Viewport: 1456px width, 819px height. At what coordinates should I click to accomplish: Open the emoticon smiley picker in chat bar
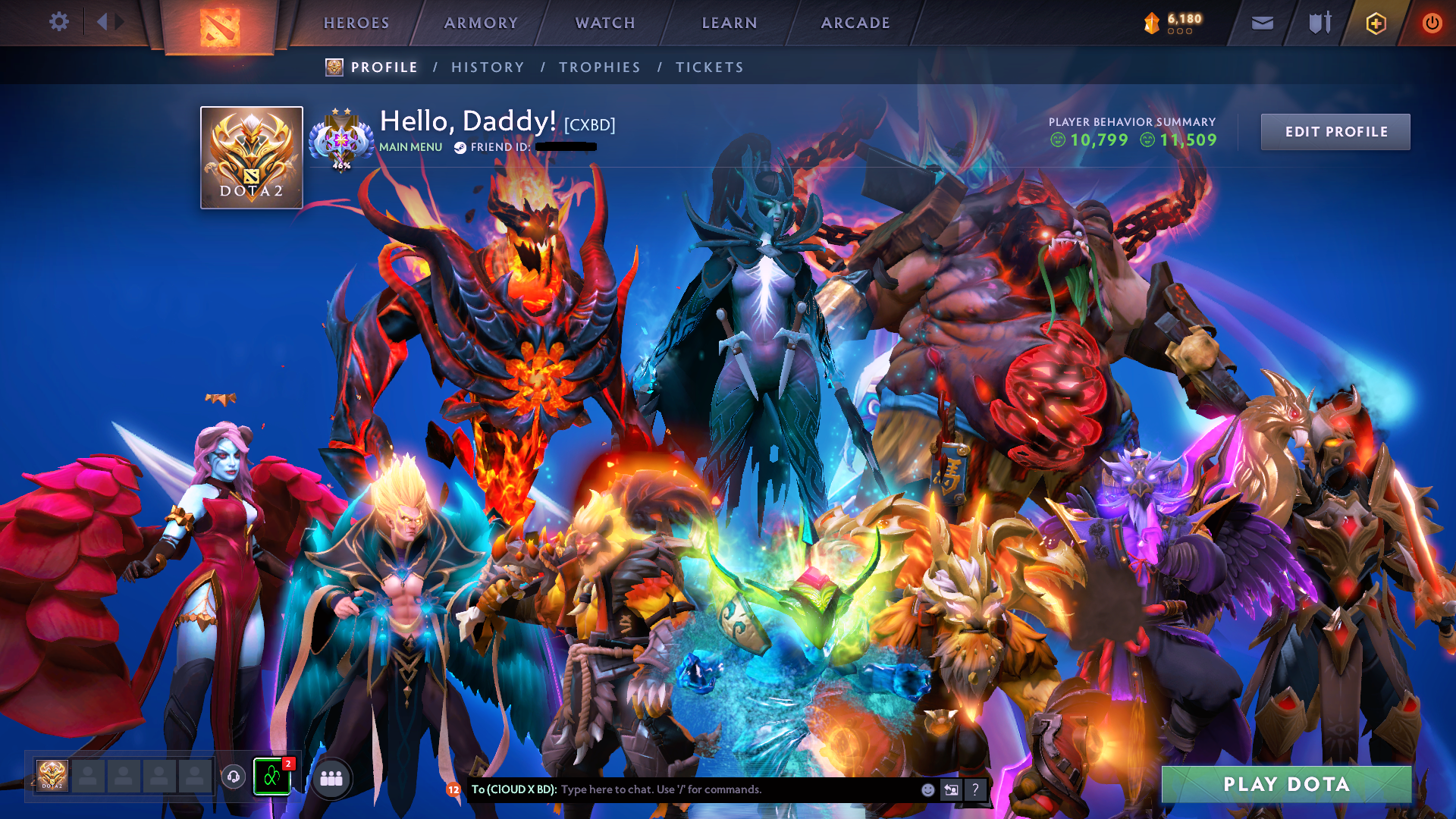click(x=927, y=789)
